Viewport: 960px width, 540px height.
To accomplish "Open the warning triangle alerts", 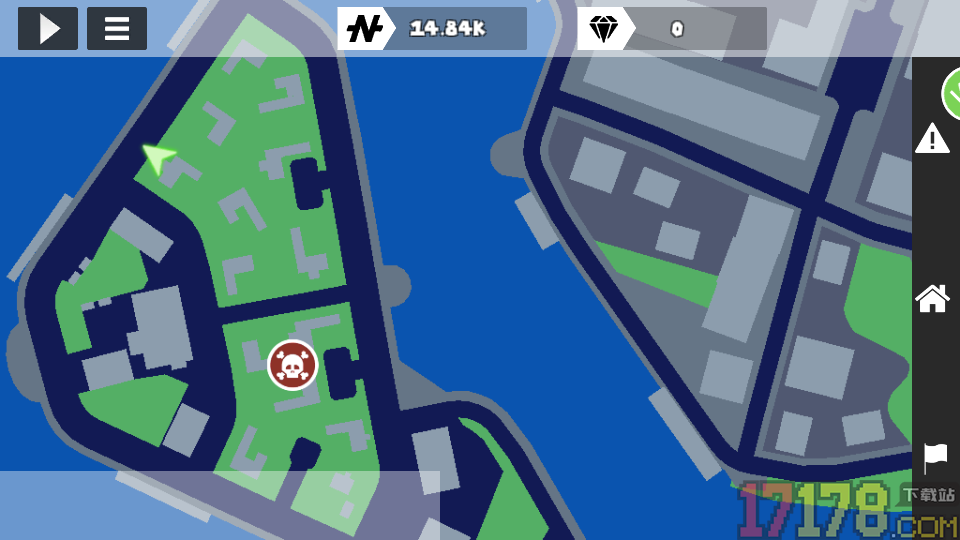I will click(x=932, y=139).
